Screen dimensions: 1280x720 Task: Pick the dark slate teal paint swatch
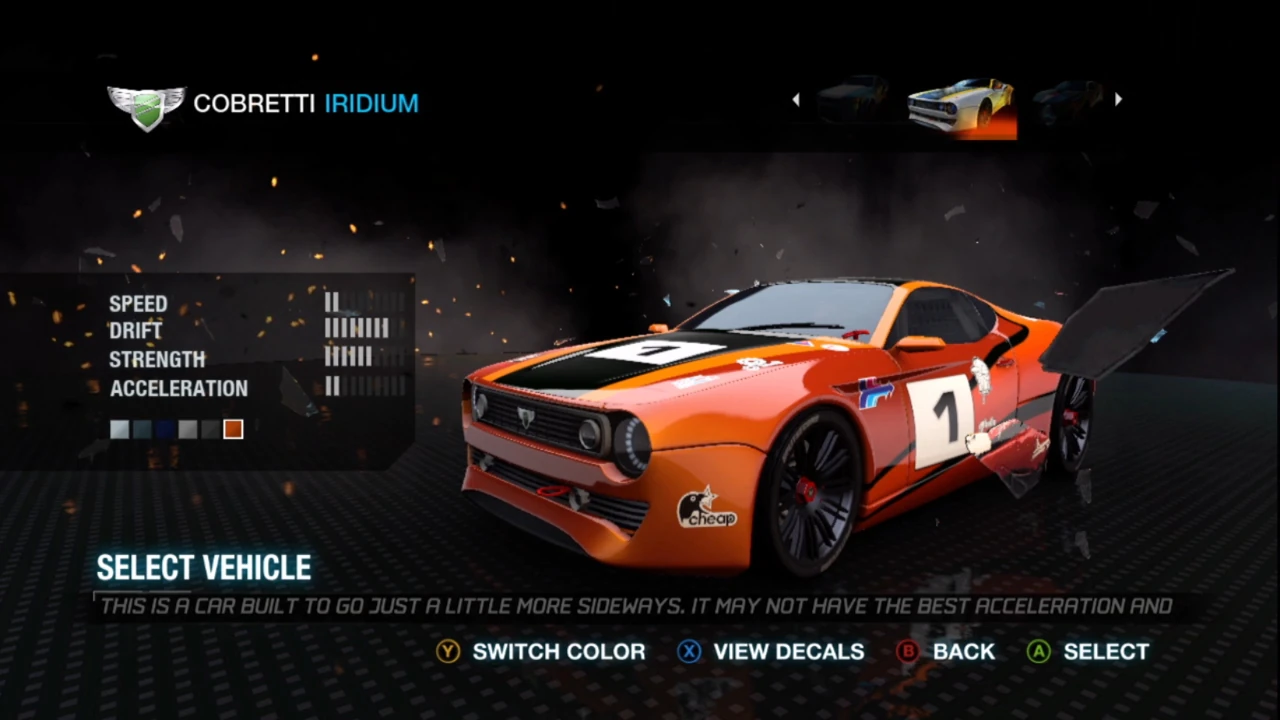click(x=143, y=429)
